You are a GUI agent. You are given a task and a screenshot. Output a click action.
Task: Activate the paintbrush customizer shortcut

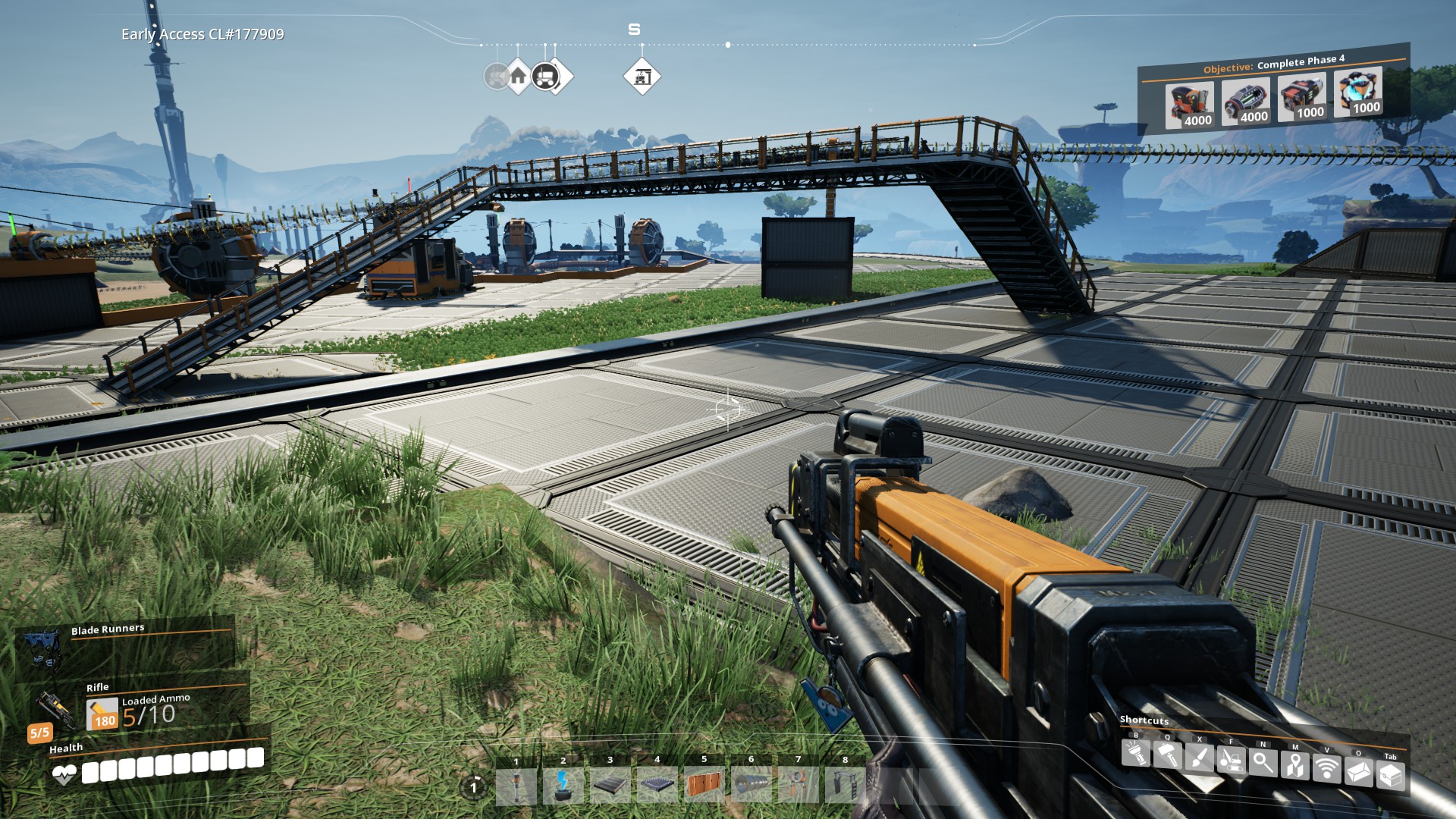click(x=1199, y=758)
